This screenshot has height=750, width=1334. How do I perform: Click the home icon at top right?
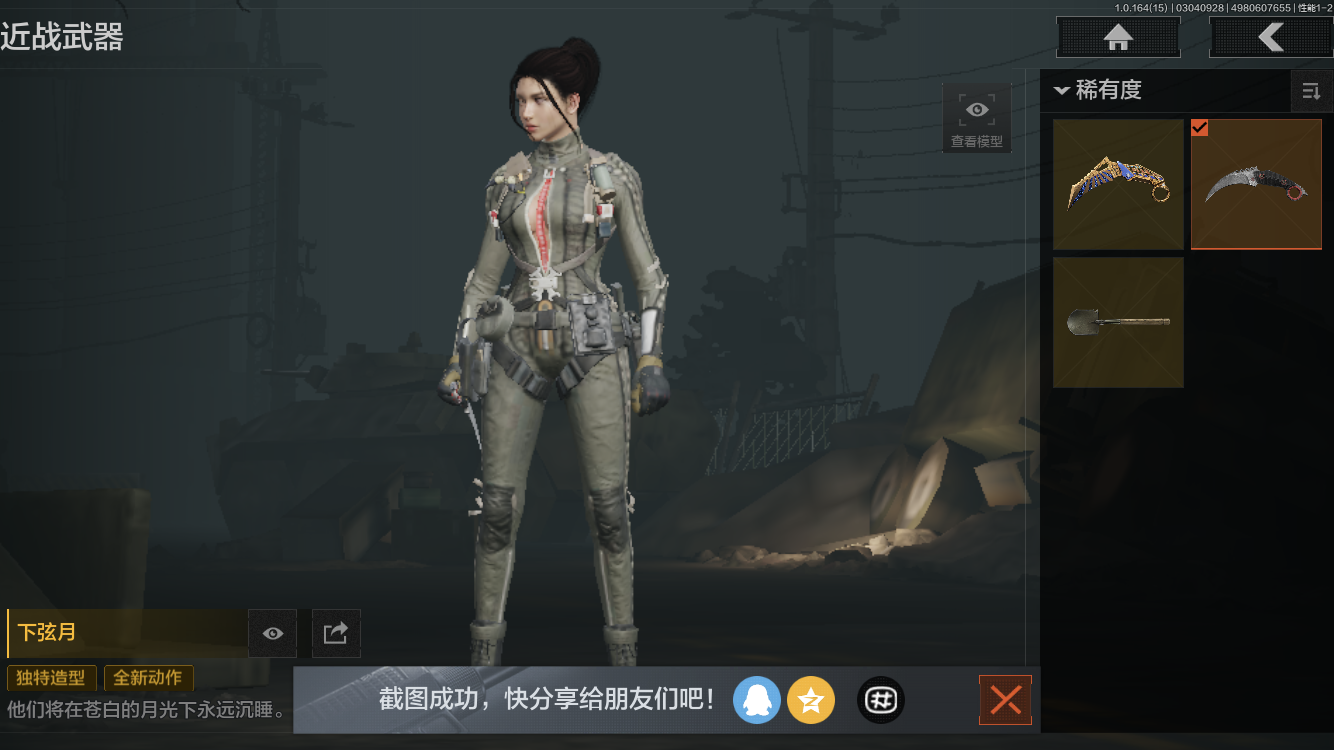1117,37
